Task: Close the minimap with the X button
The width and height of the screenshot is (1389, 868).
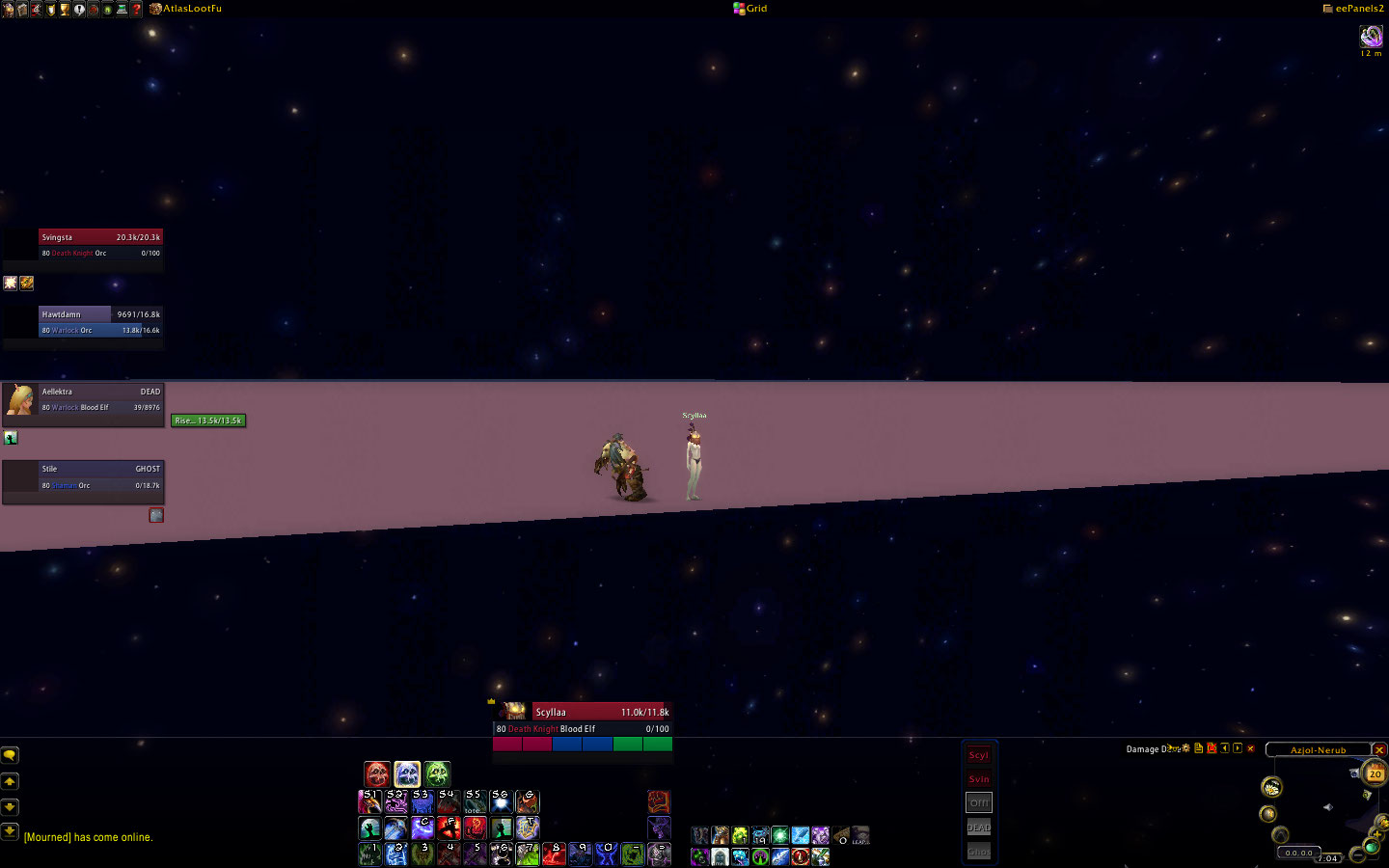Action: pyautogui.click(x=1379, y=749)
